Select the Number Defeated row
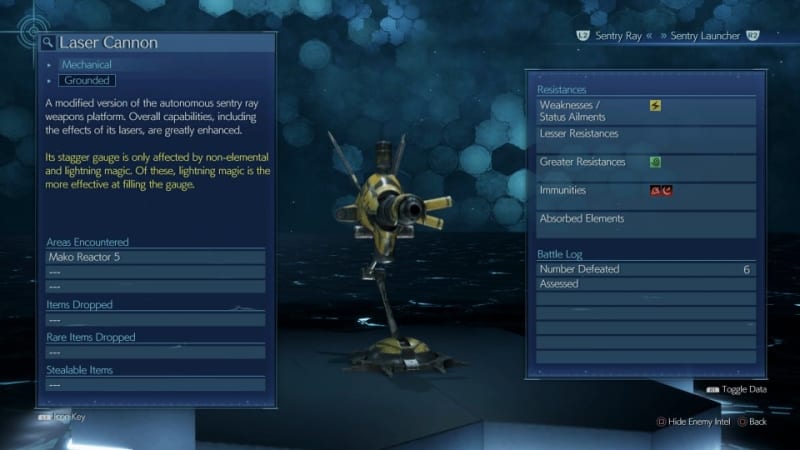The image size is (800, 450). tap(645, 269)
